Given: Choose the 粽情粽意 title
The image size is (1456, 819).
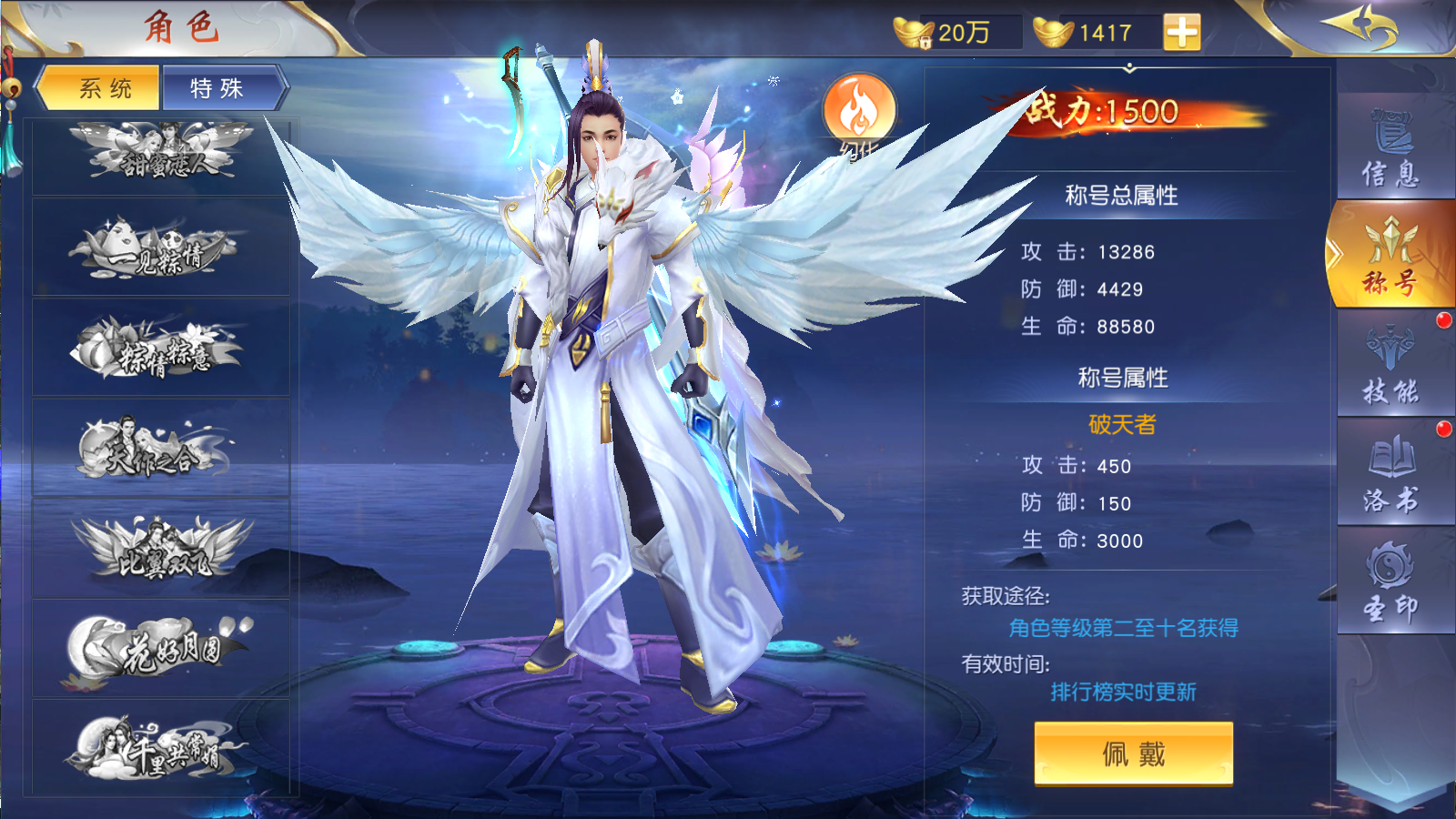Looking at the screenshot, I should coord(161,349).
